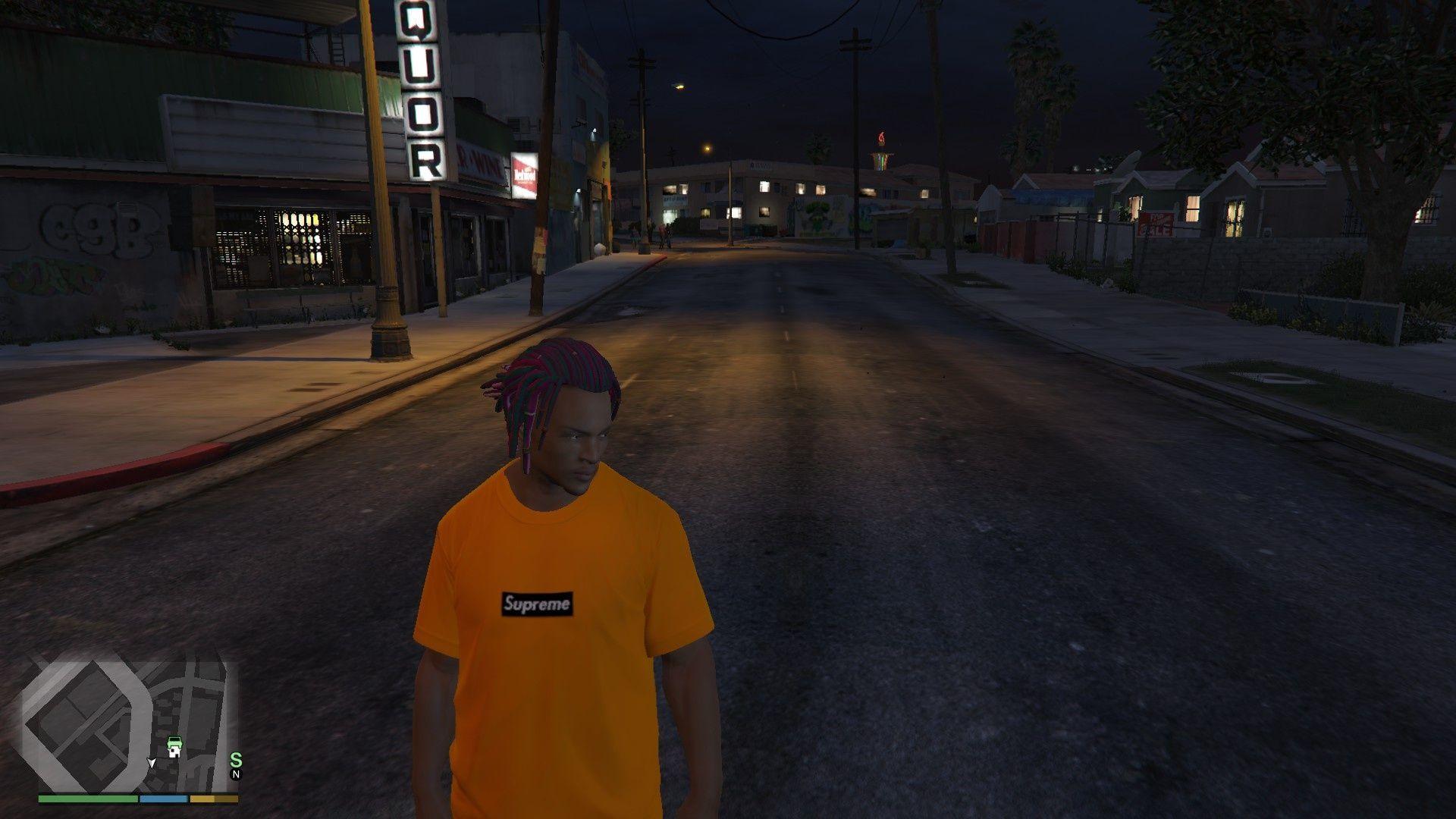1456x819 pixels.
Task: Click the white player arrow on the minimap
Action: (152, 762)
